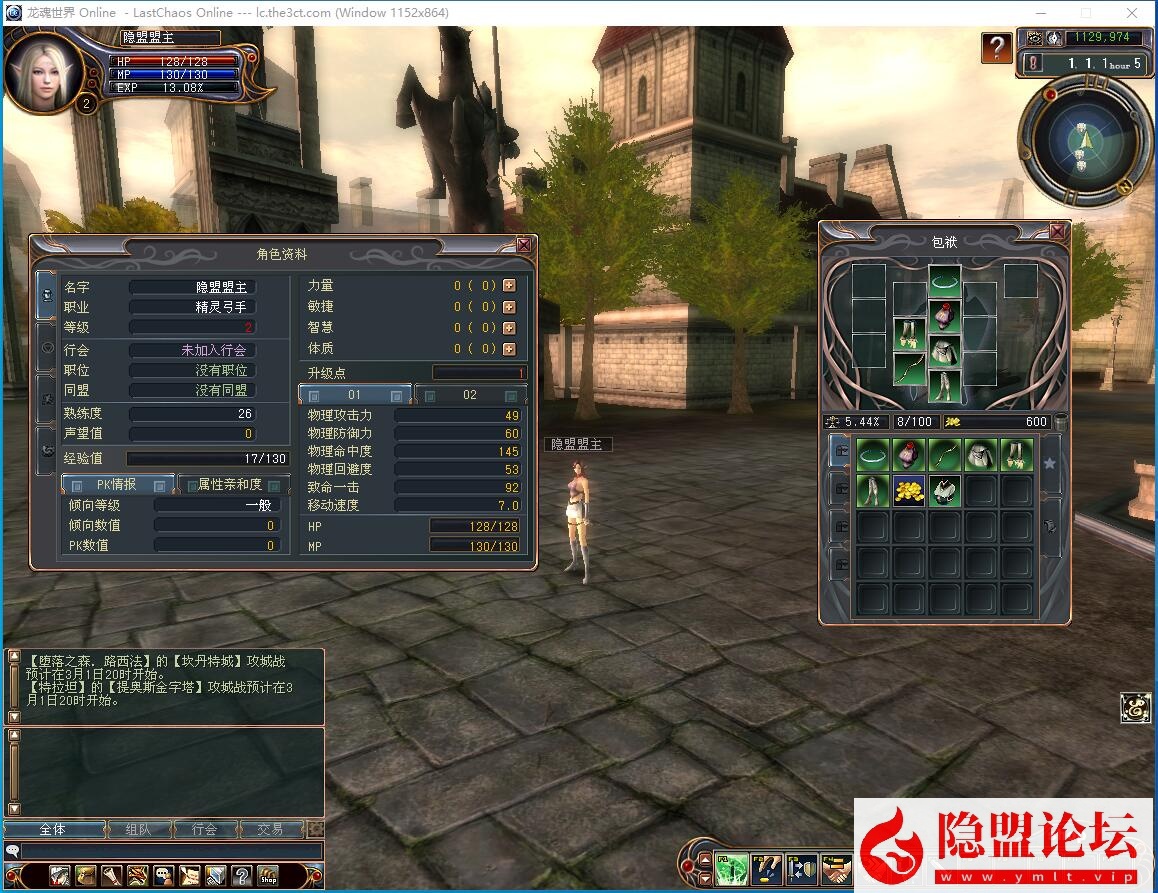Add a point to 力量 strength
This screenshot has width=1158, height=893.
pyautogui.click(x=510, y=286)
